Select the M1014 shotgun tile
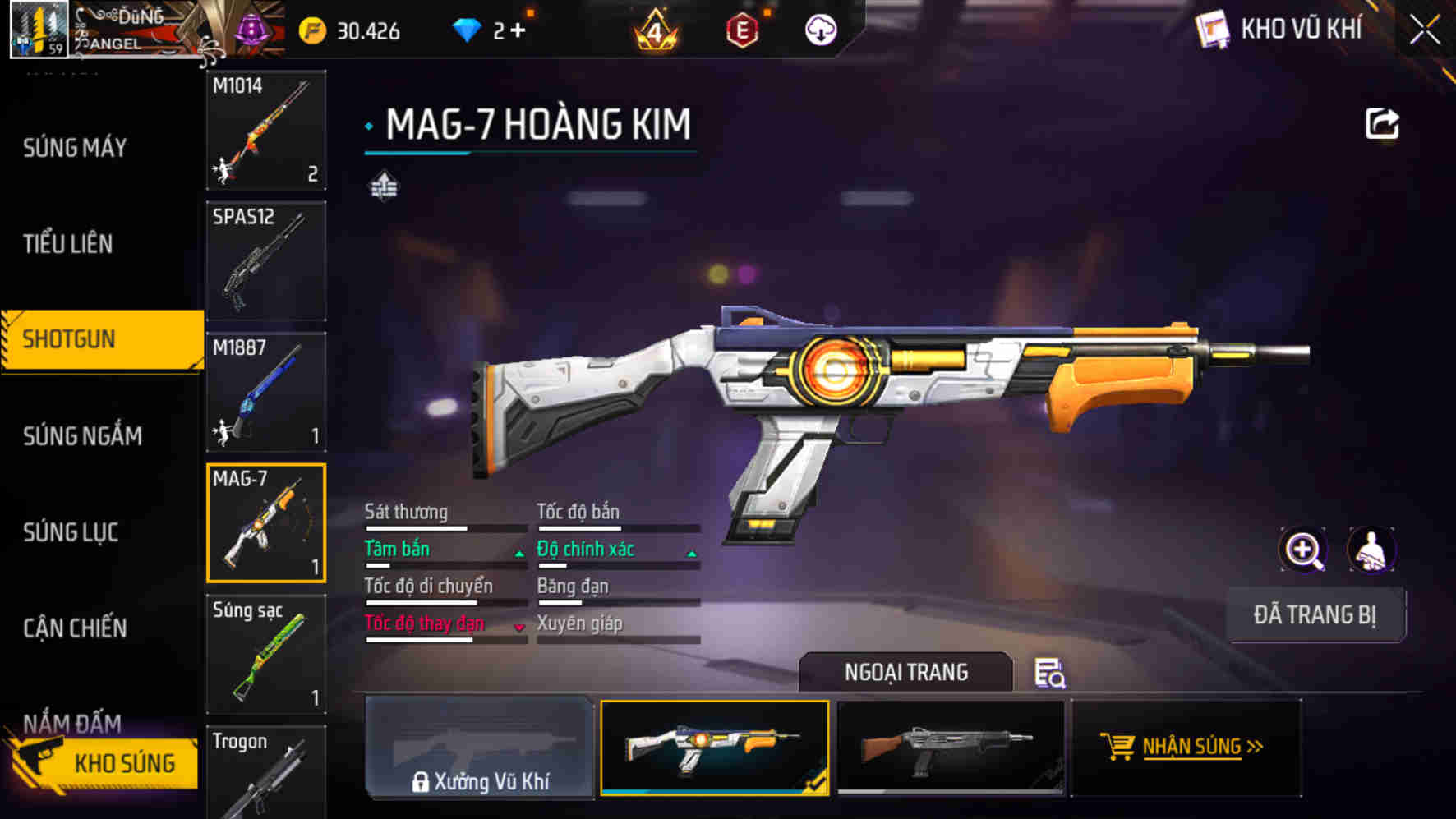This screenshot has height=819, width=1456. (266, 130)
